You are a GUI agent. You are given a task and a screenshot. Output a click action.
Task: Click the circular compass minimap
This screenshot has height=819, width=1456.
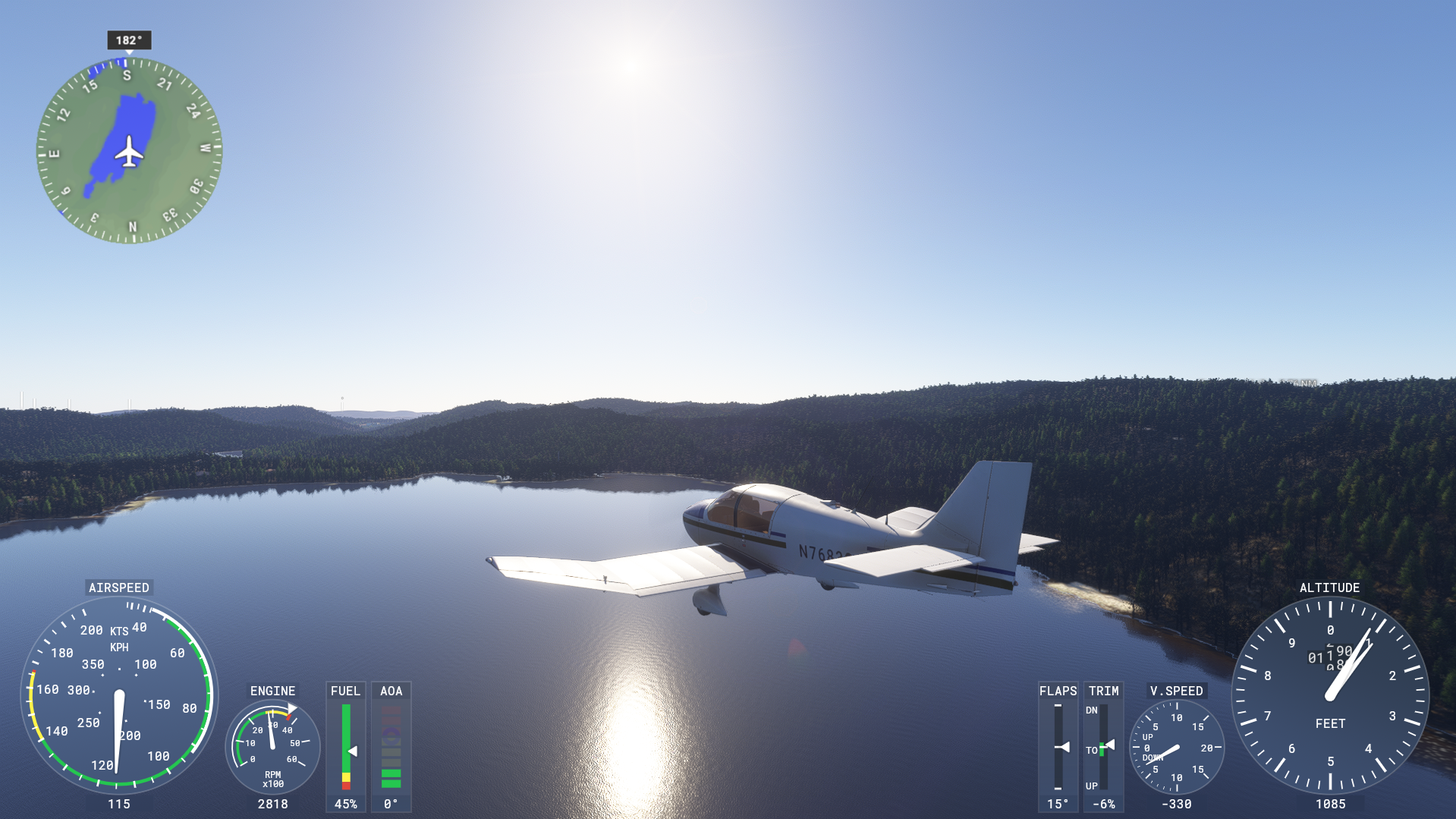tap(130, 150)
